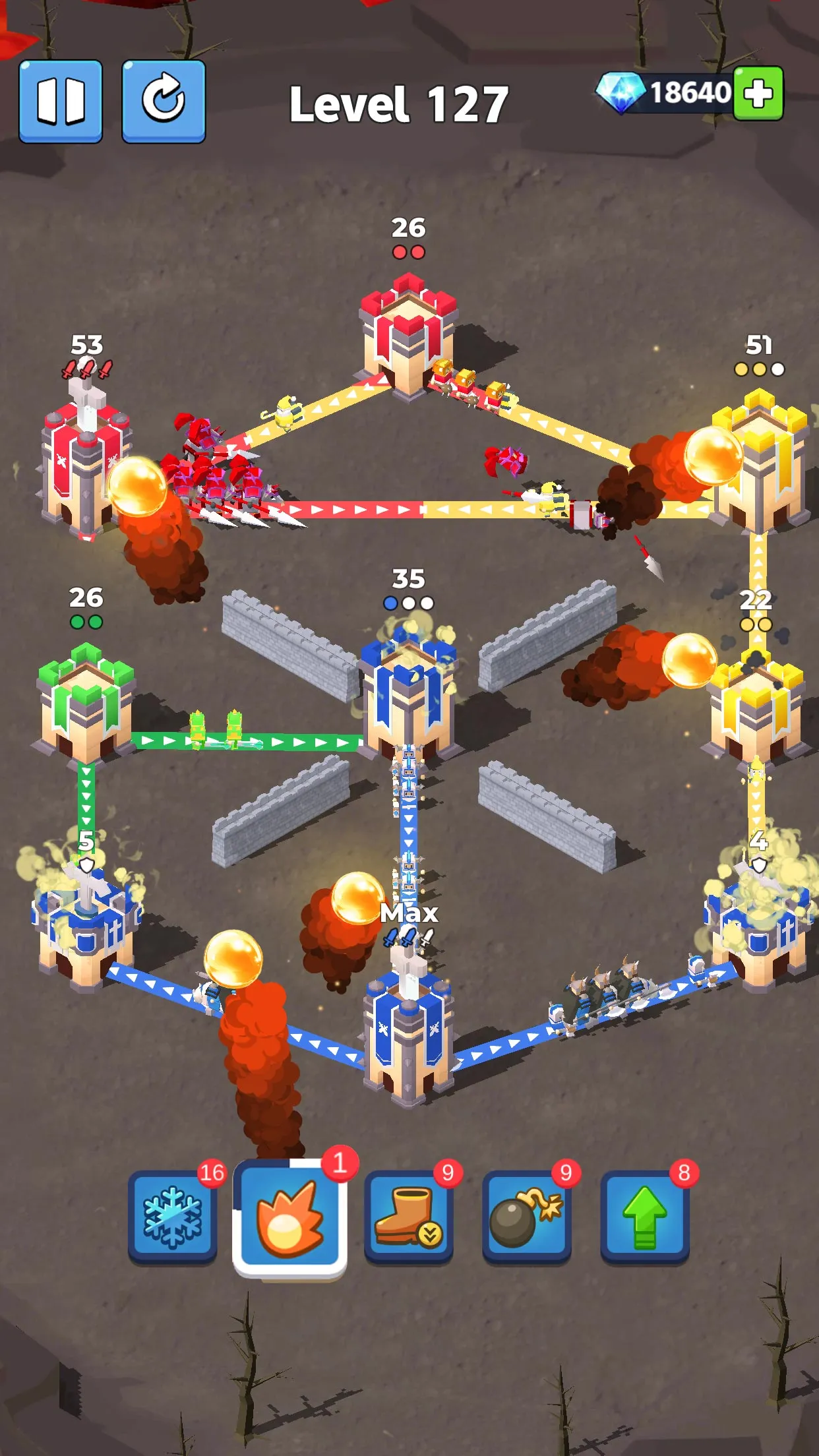
Task: Activate the snowflake freeze power-up
Action: coord(172,1217)
